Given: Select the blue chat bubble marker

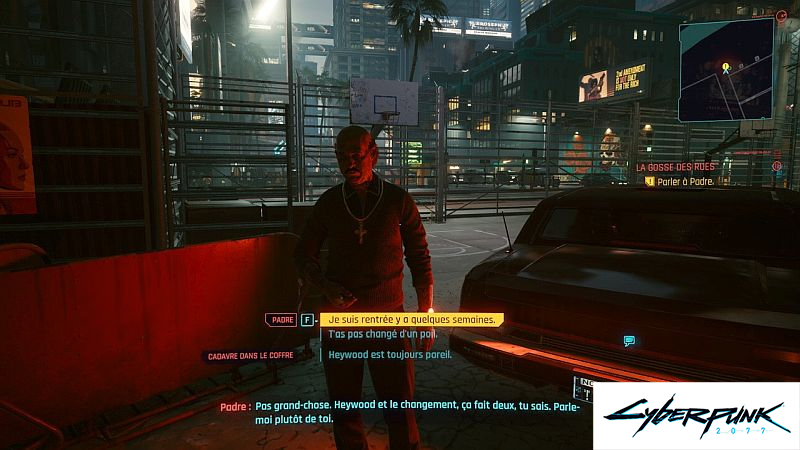Looking at the screenshot, I should [629, 341].
